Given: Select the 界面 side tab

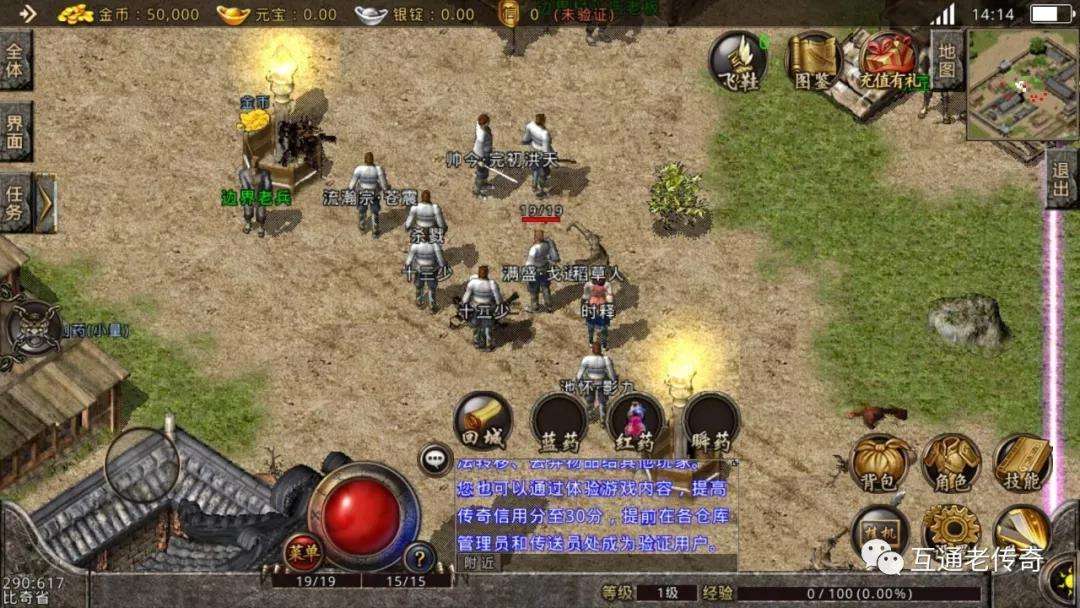Looking at the screenshot, I should click(x=15, y=131).
